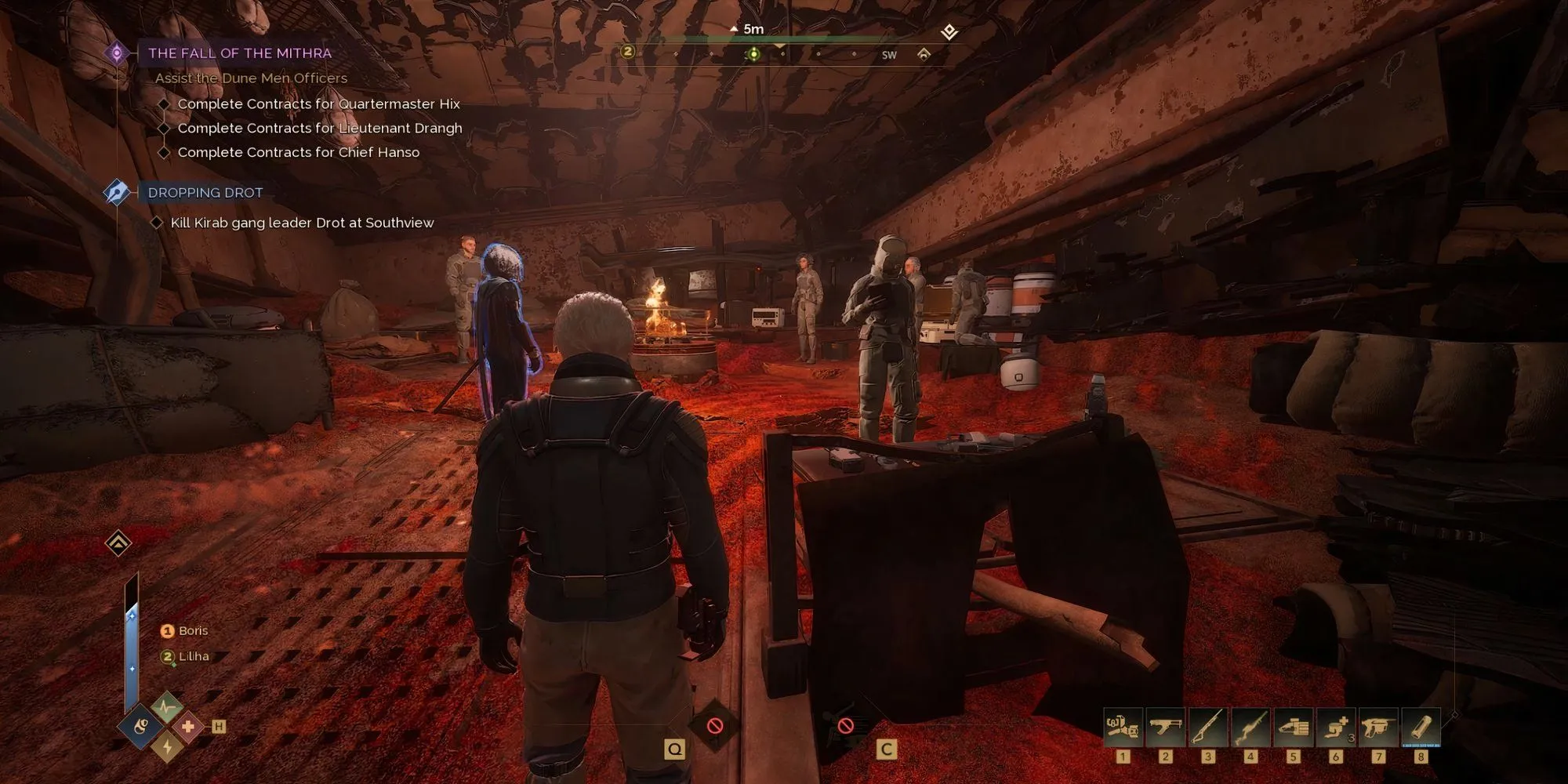Viewport: 1568px width, 784px height.
Task: Click the Kill Drot at Southview objective
Action: tap(302, 223)
